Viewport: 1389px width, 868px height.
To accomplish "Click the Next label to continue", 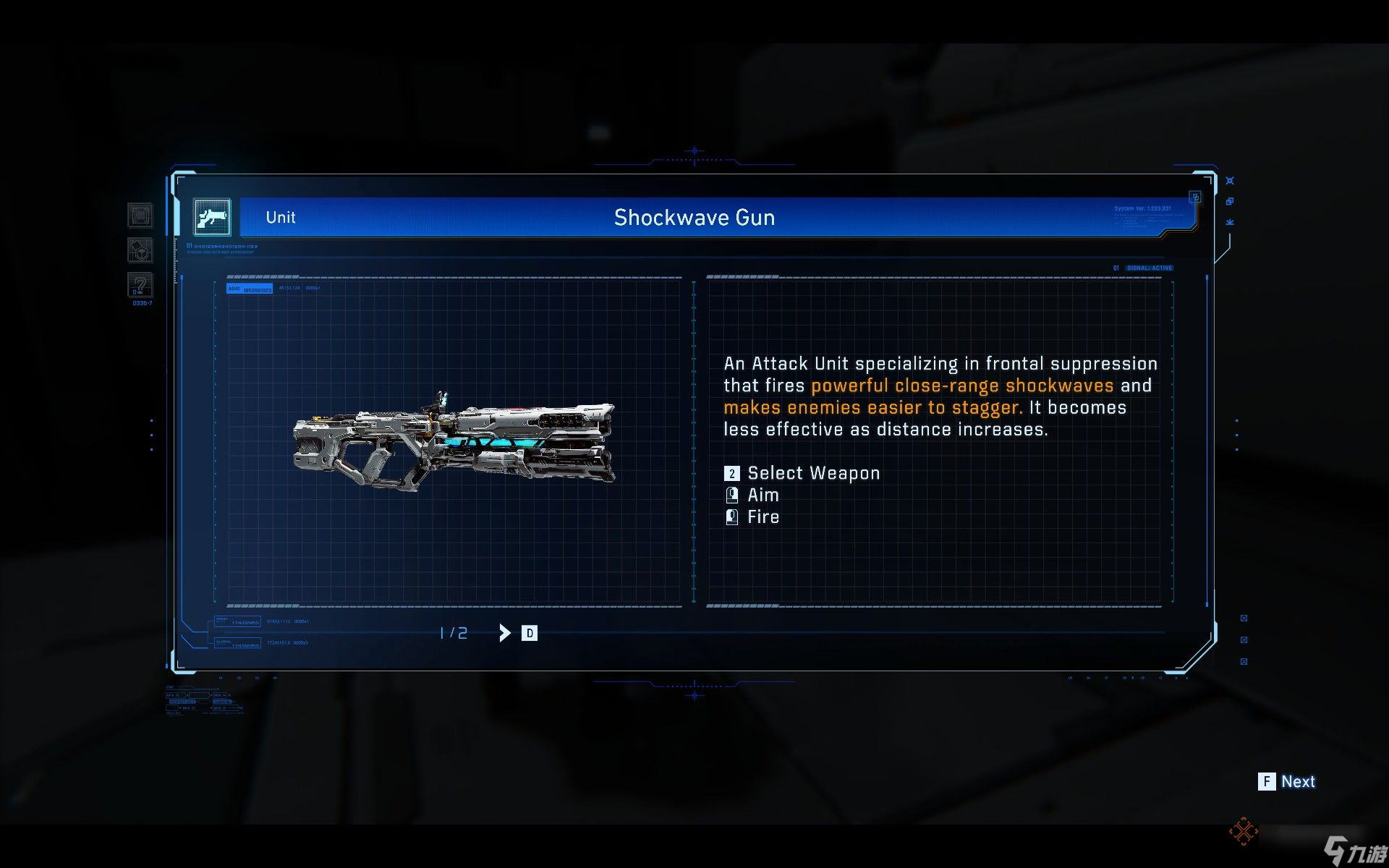I will click(x=1298, y=781).
